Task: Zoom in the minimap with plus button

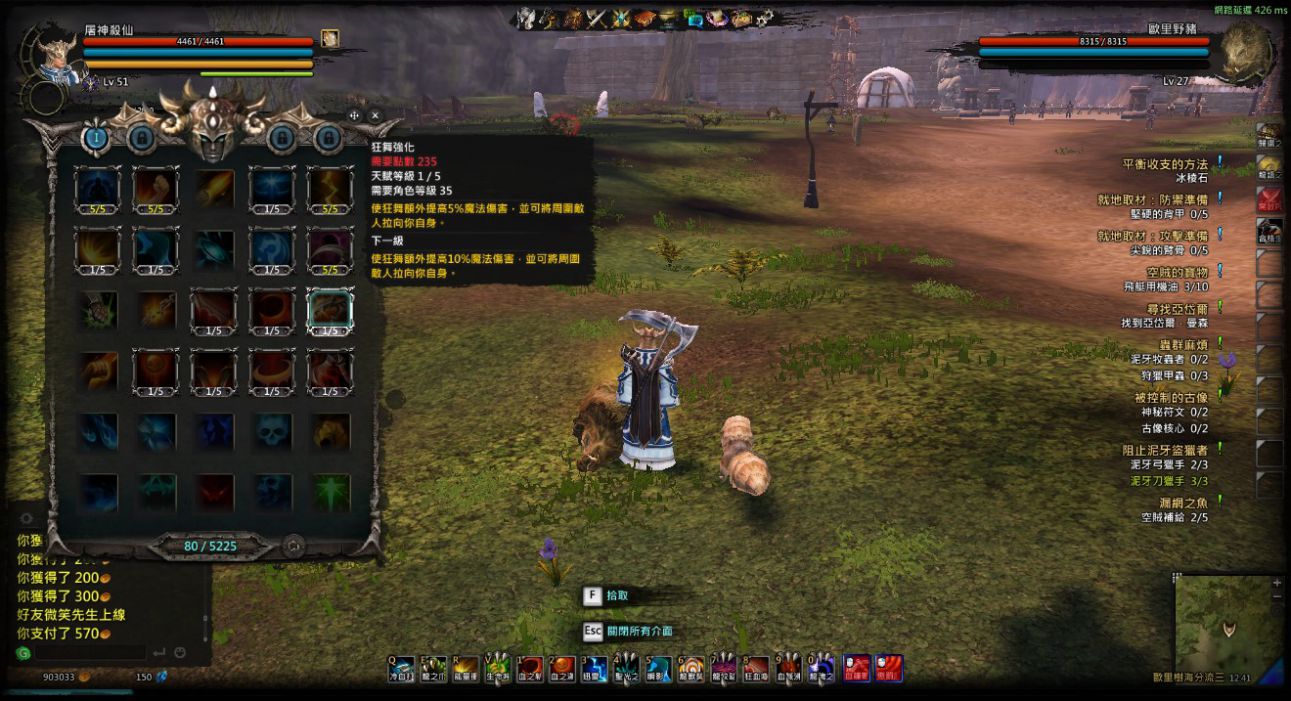Action: (1276, 582)
